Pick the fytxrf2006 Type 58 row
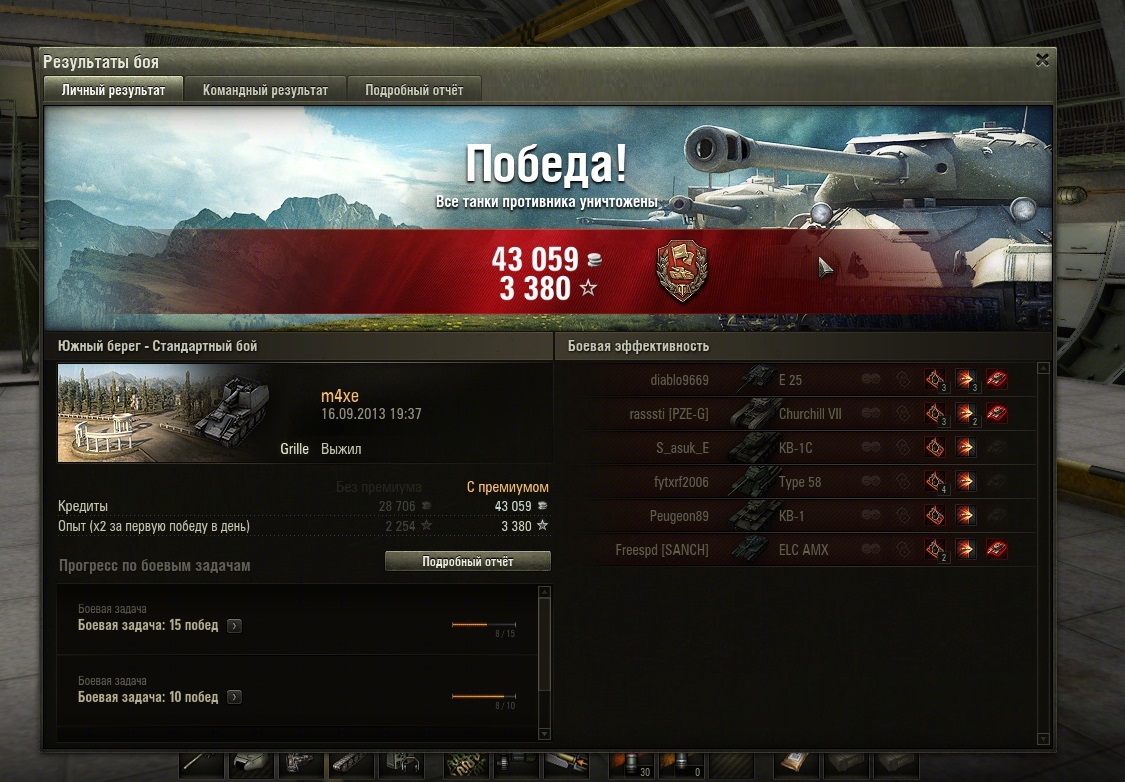Viewport: 1125px width, 782px height. 800,482
